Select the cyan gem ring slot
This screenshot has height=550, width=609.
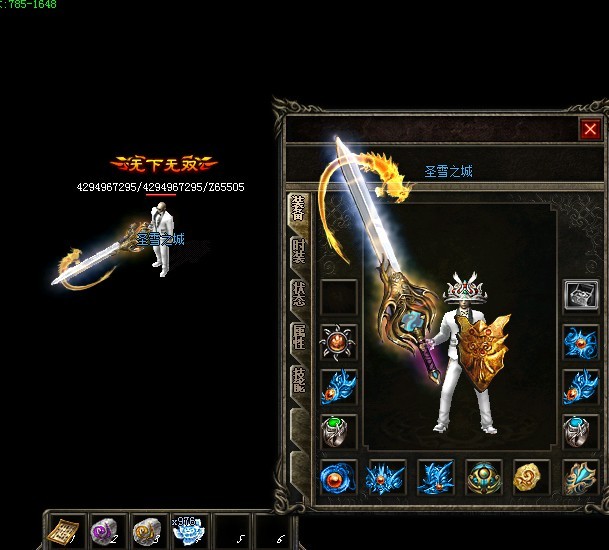(x=581, y=431)
